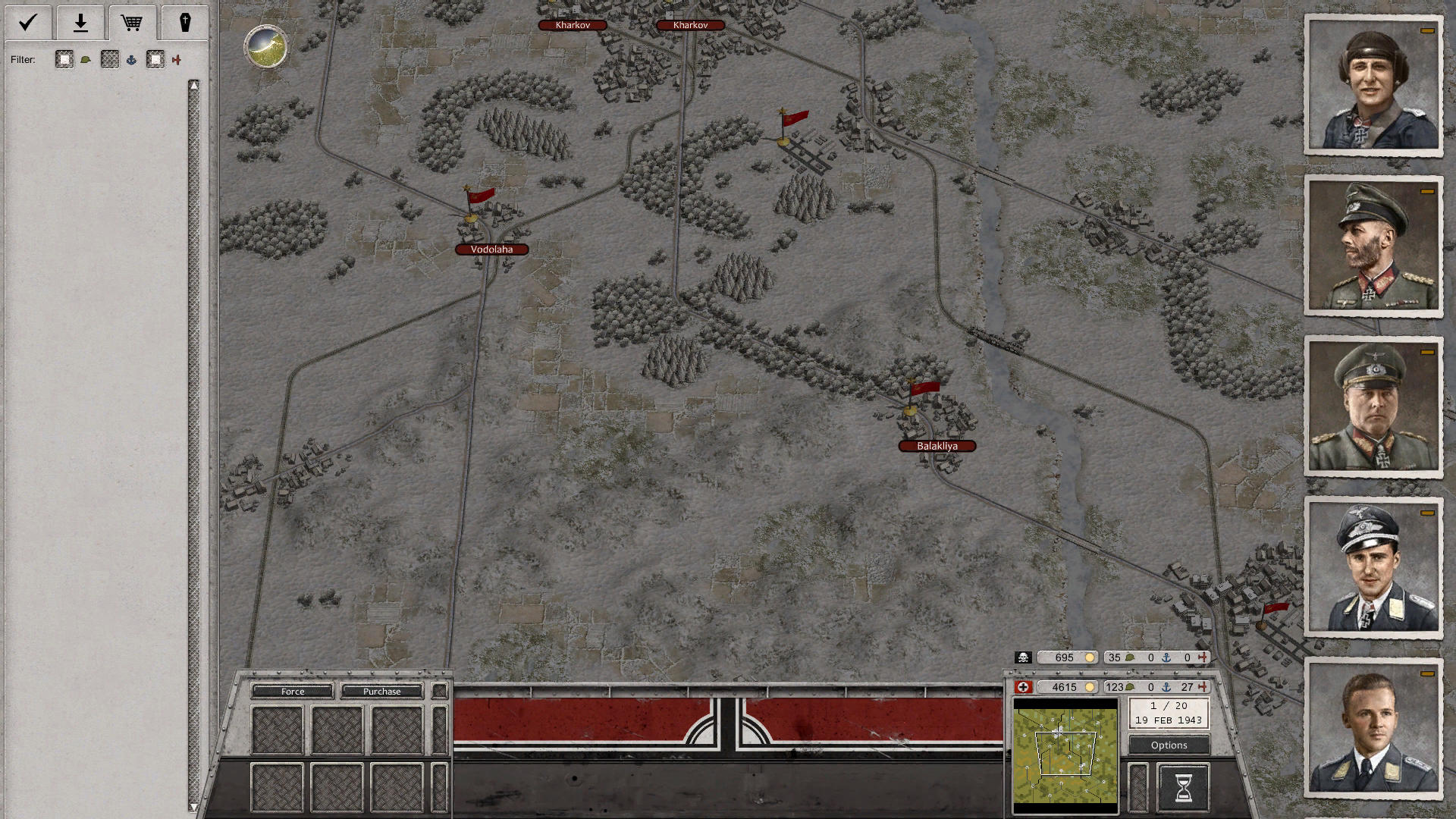Click the bottom-right commander portrait

[1374, 729]
